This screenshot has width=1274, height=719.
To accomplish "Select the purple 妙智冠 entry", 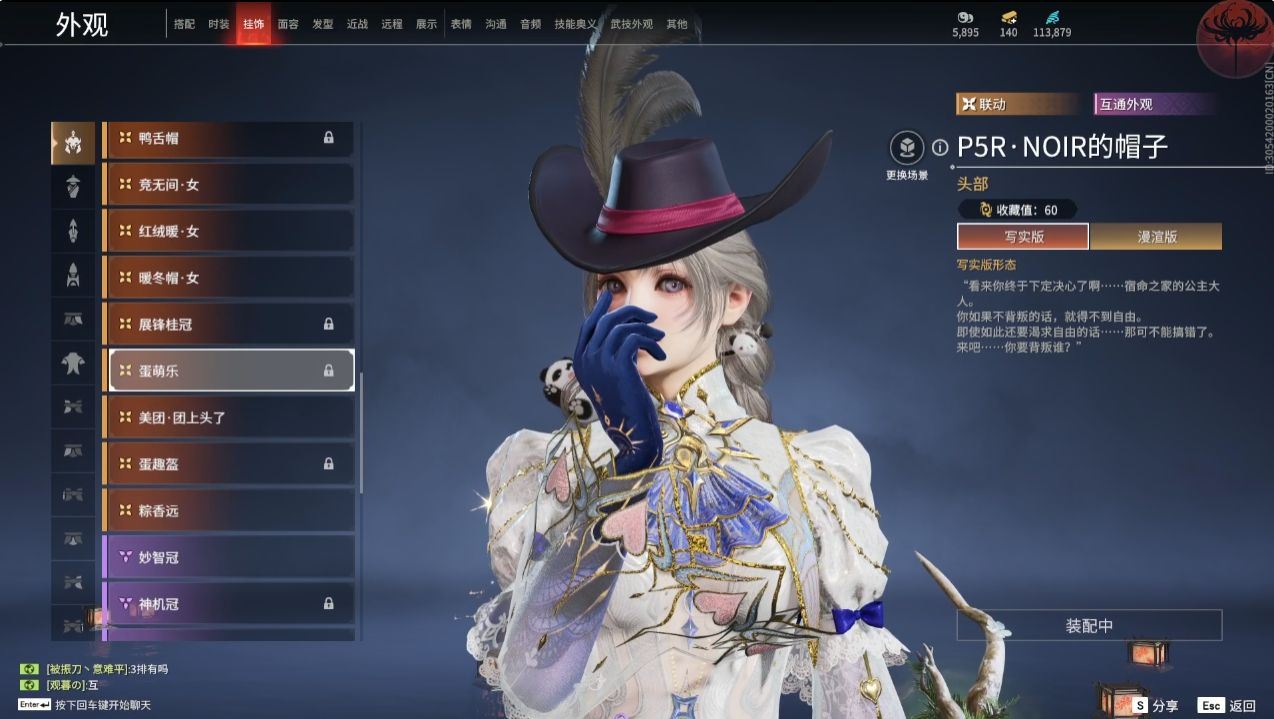I will point(229,557).
